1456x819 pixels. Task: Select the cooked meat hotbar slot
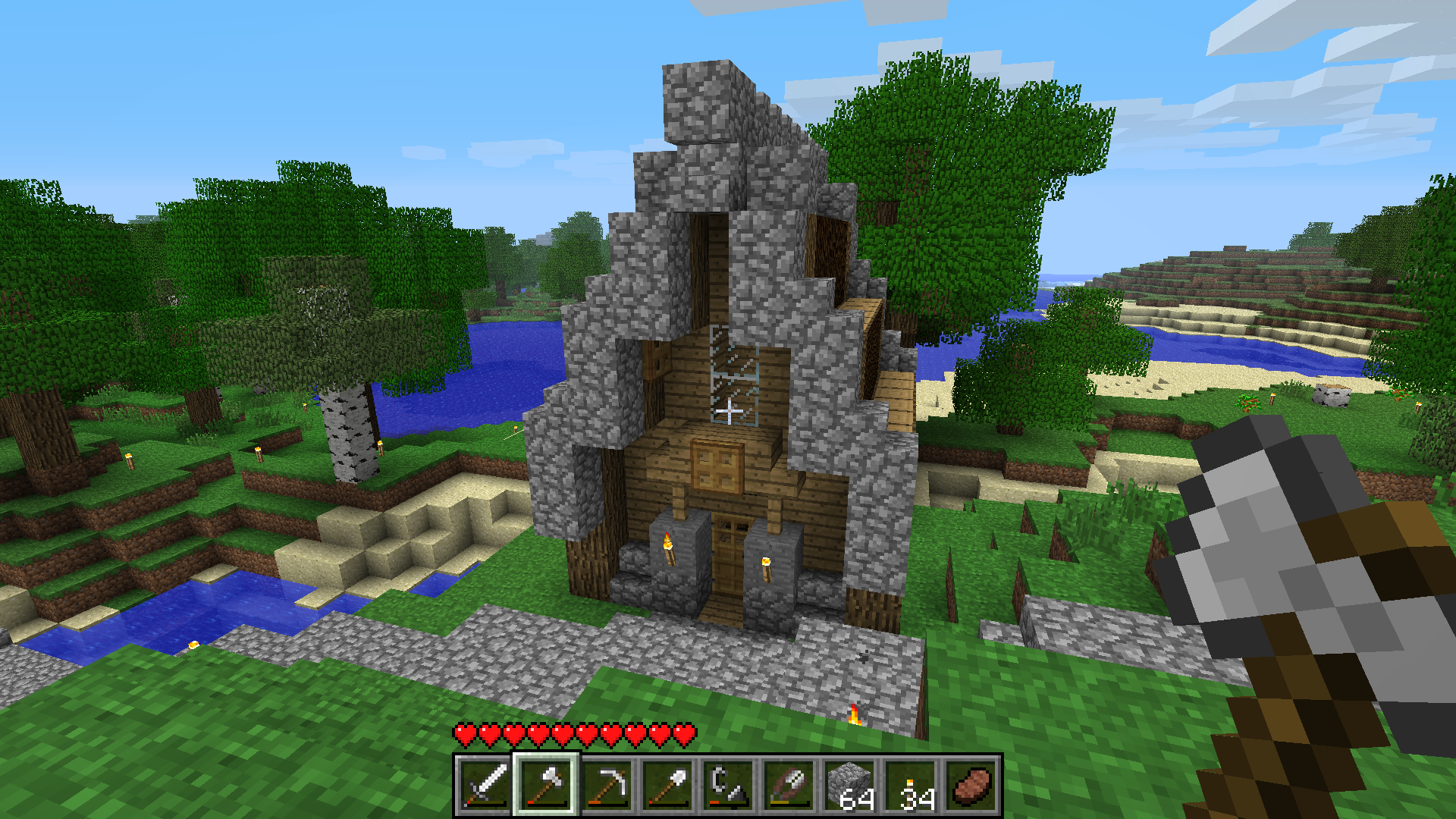coord(971,785)
